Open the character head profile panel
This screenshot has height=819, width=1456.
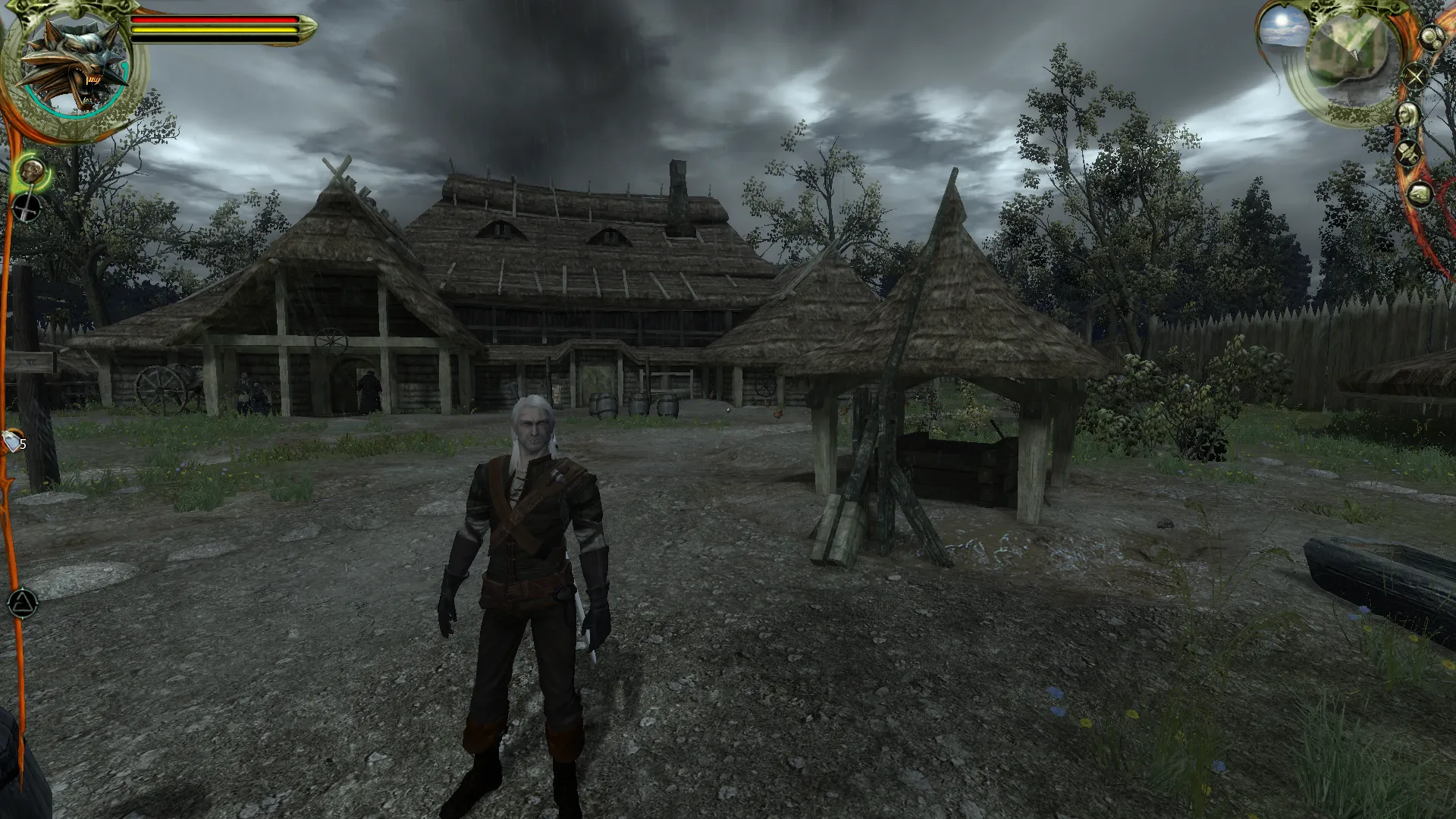pyautogui.click(x=1407, y=115)
